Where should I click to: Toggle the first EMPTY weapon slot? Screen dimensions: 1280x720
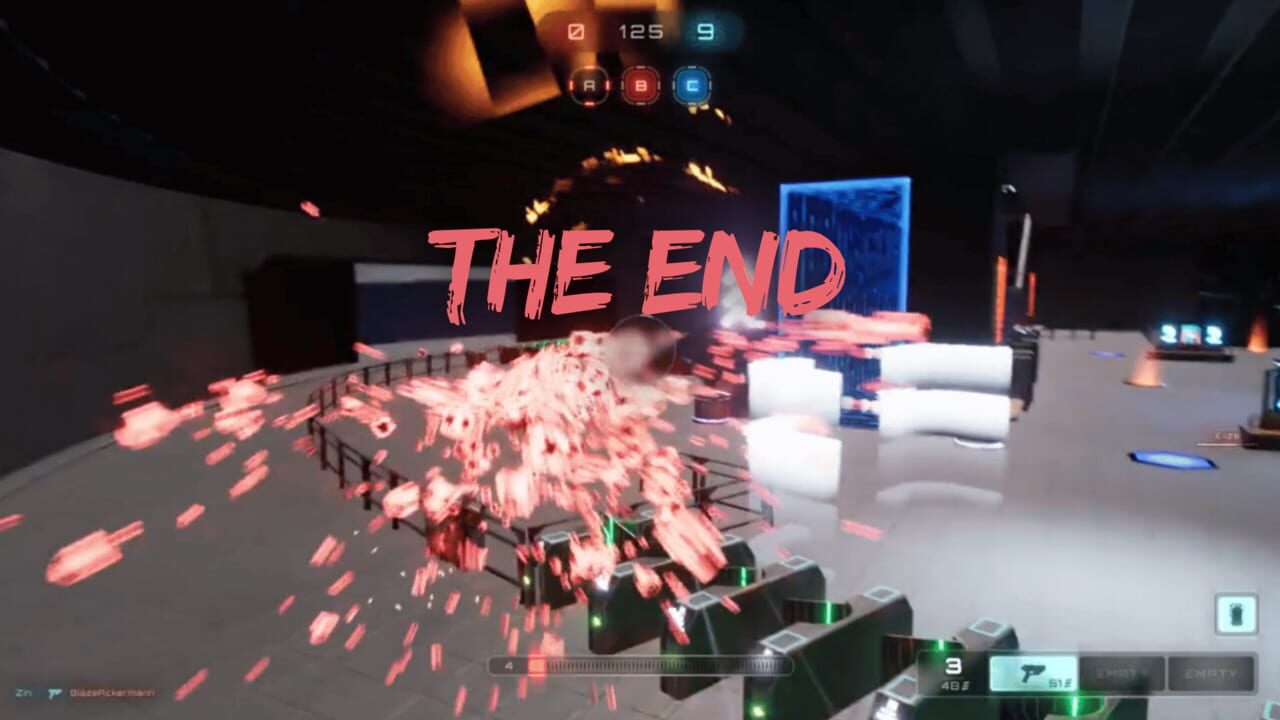[x=1123, y=671]
